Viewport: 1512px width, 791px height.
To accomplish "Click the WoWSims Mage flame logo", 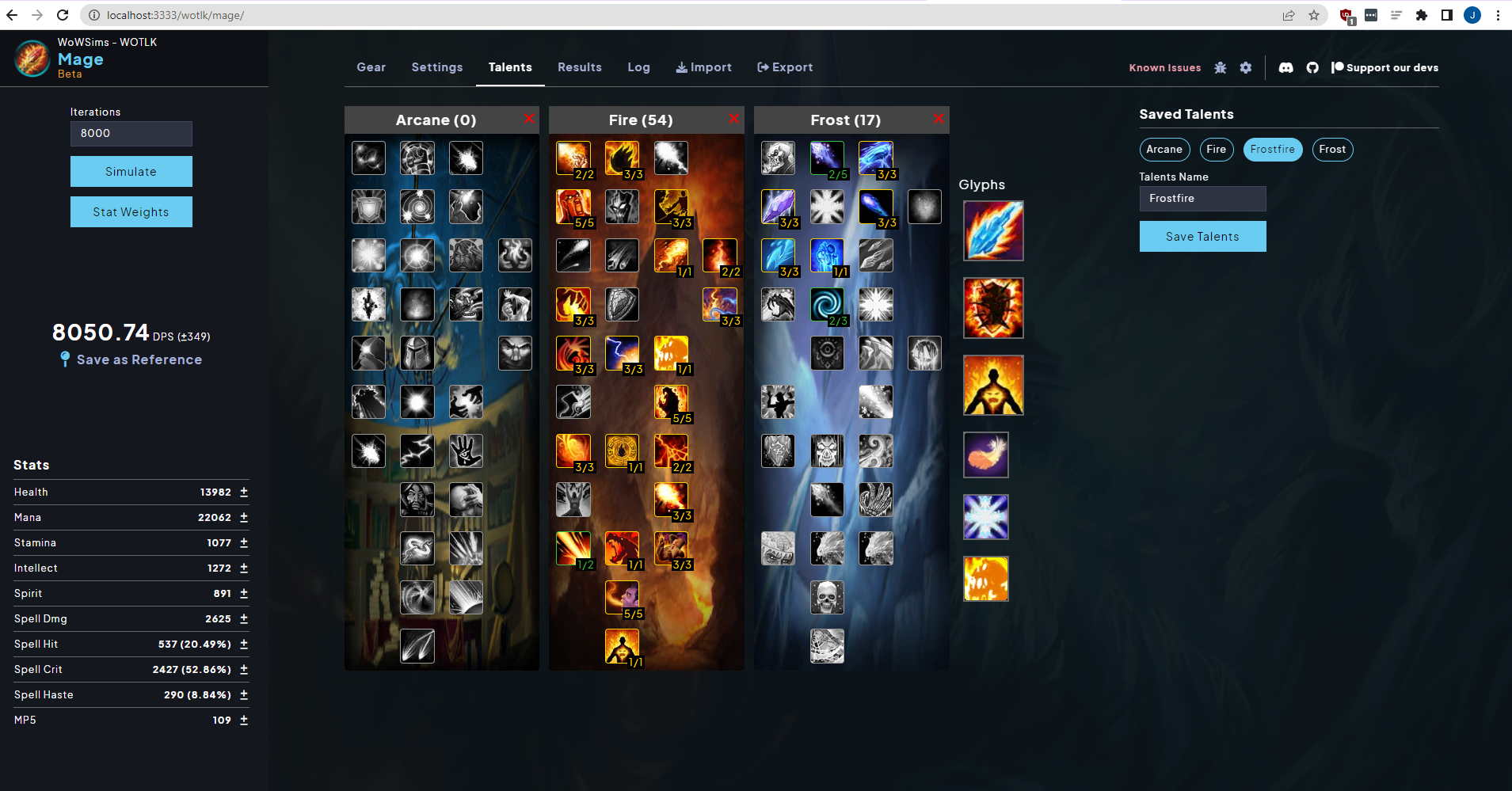I will [x=32, y=58].
